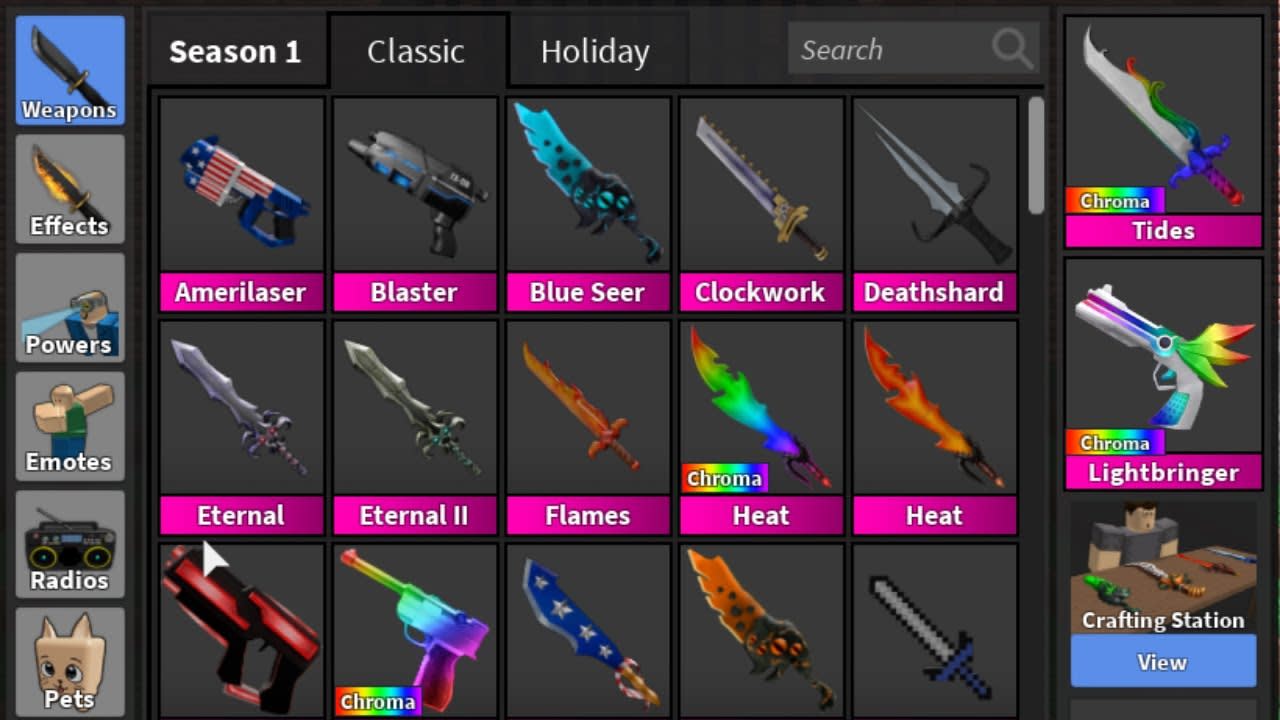The image size is (1280, 720).
Task: Switch to the Powers category
Action: 69,307
